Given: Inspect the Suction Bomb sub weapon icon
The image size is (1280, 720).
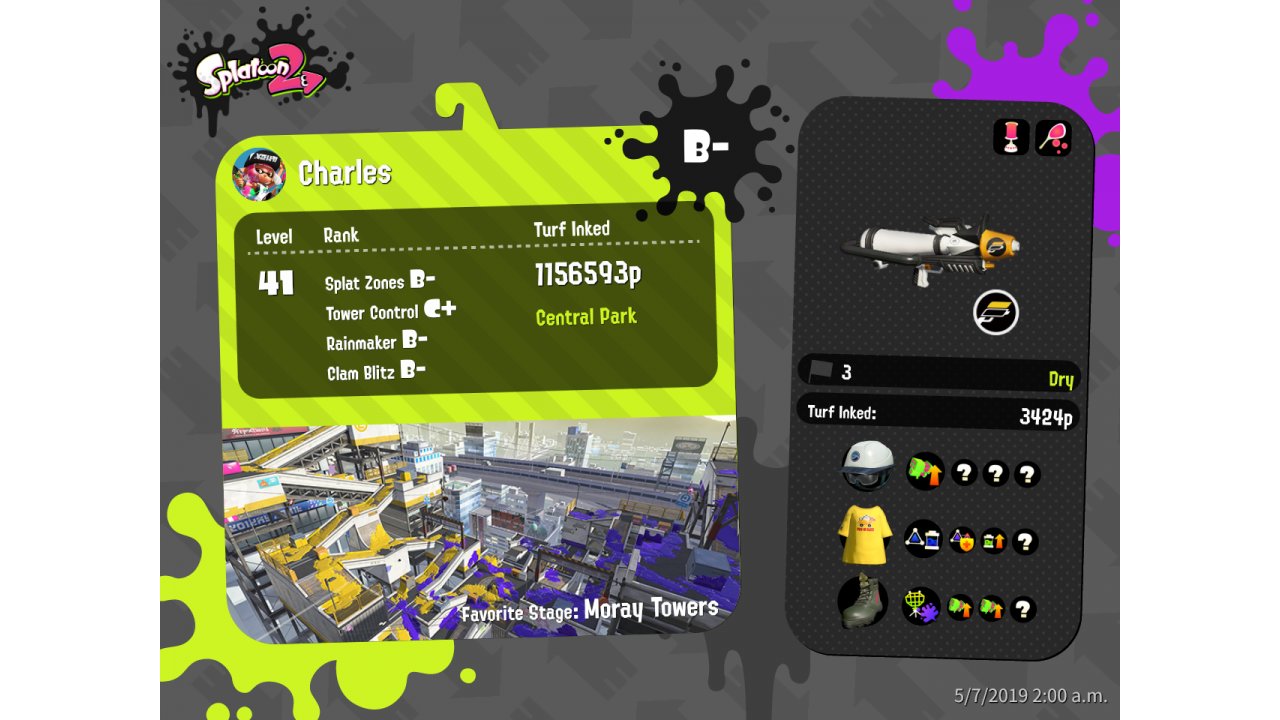Looking at the screenshot, I should pos(1011,137).
